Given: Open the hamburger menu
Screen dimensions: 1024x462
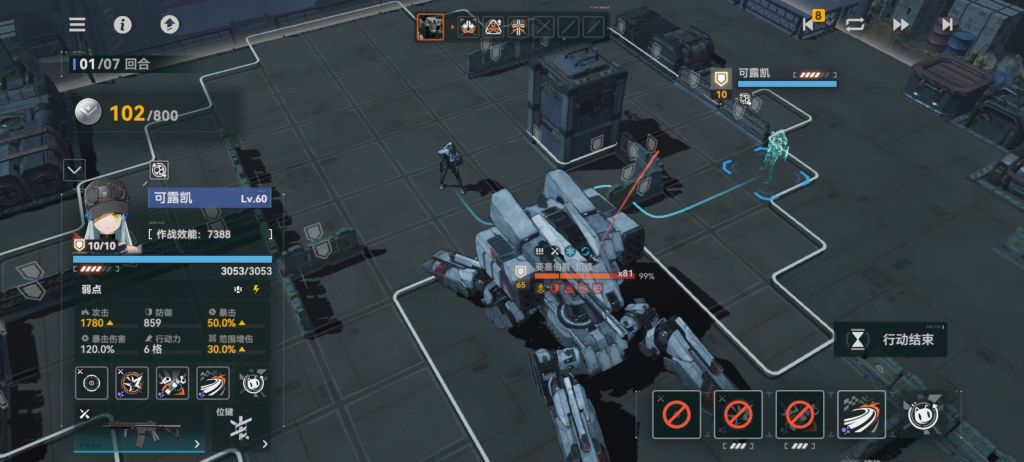Looking at the screenshot, I should coord(77,25).
